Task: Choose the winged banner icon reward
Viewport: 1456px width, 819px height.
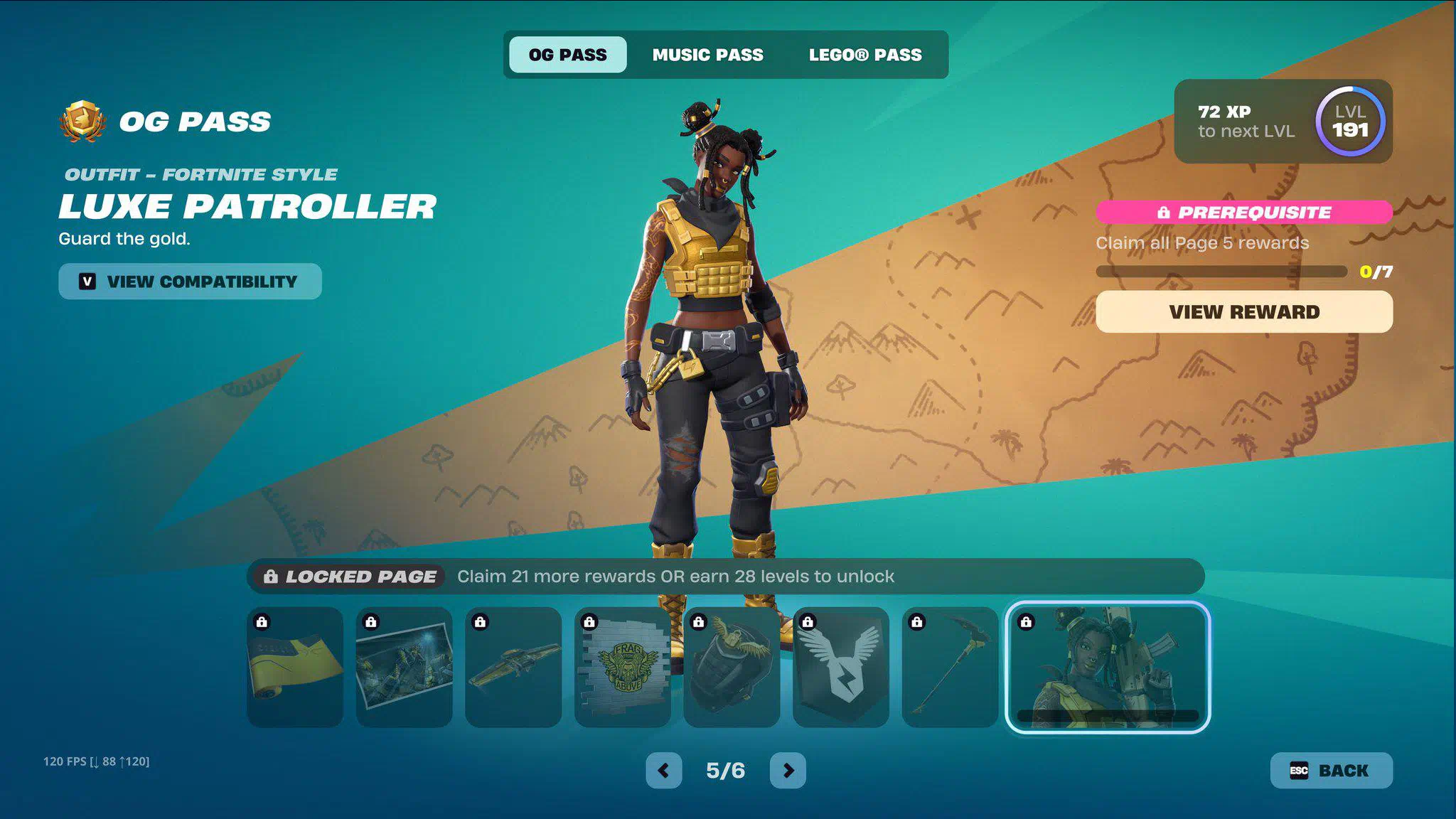Action: (841, 667)
